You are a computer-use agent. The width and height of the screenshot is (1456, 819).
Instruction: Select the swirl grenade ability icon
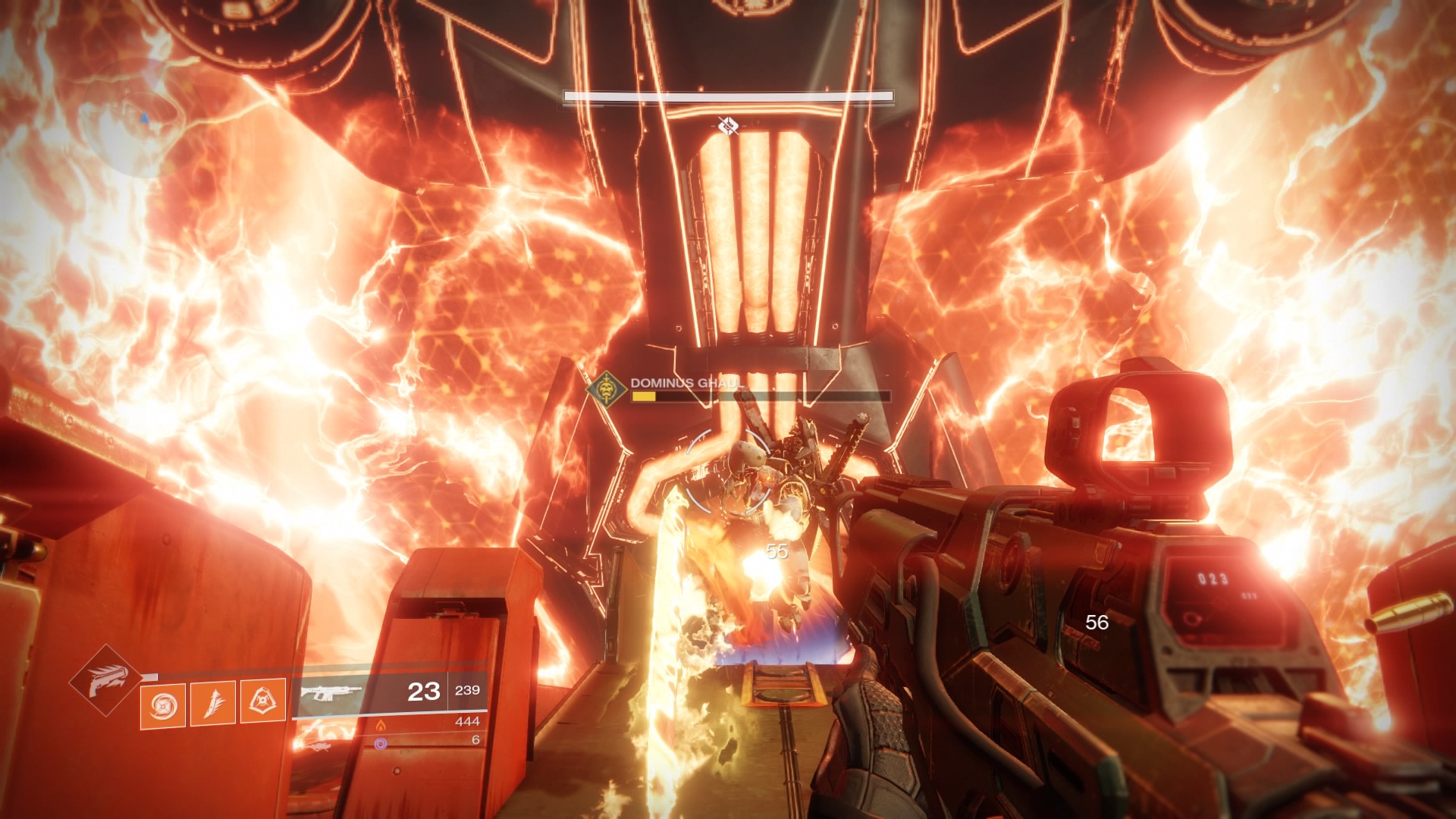point(162,704)
